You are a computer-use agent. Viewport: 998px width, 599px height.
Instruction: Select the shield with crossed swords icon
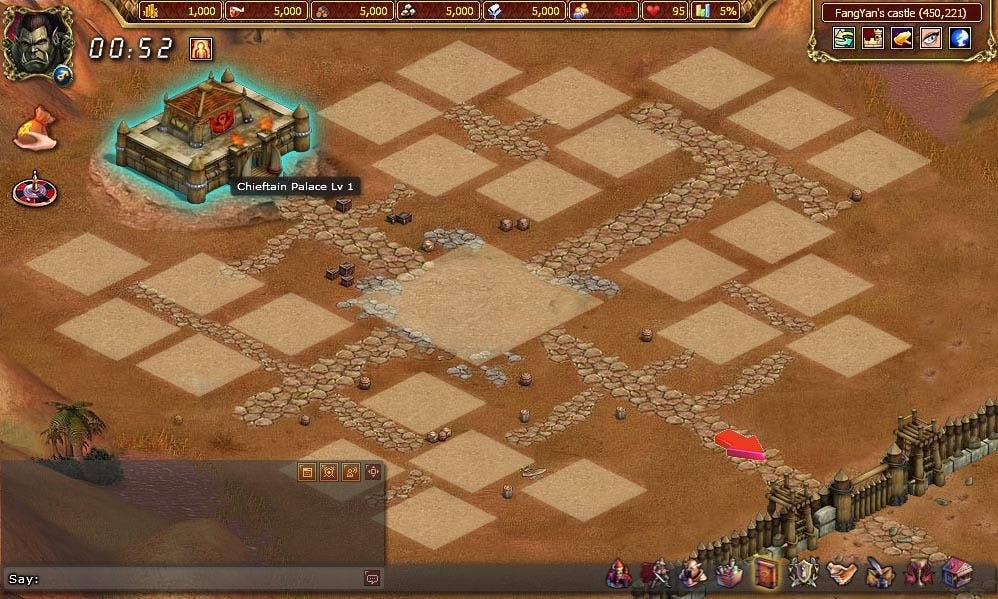(803, 573)
